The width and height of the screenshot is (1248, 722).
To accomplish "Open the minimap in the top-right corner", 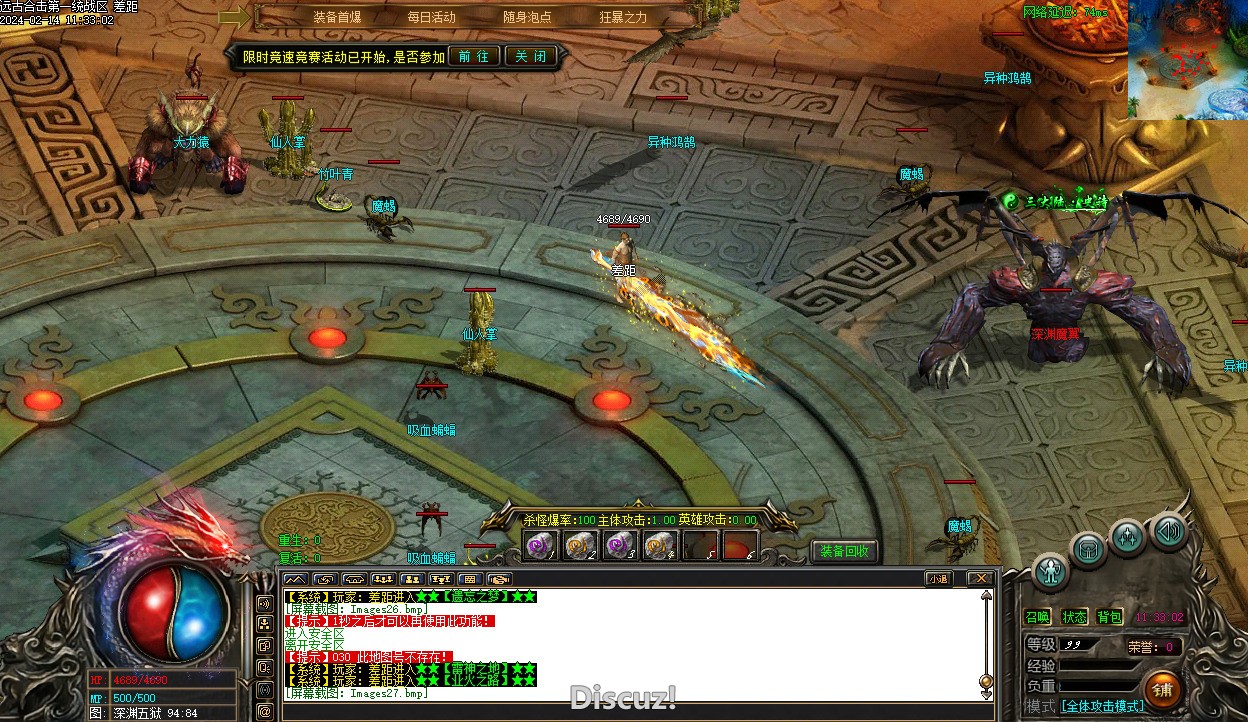I will pyautogui.click(x=1187, y=60).
